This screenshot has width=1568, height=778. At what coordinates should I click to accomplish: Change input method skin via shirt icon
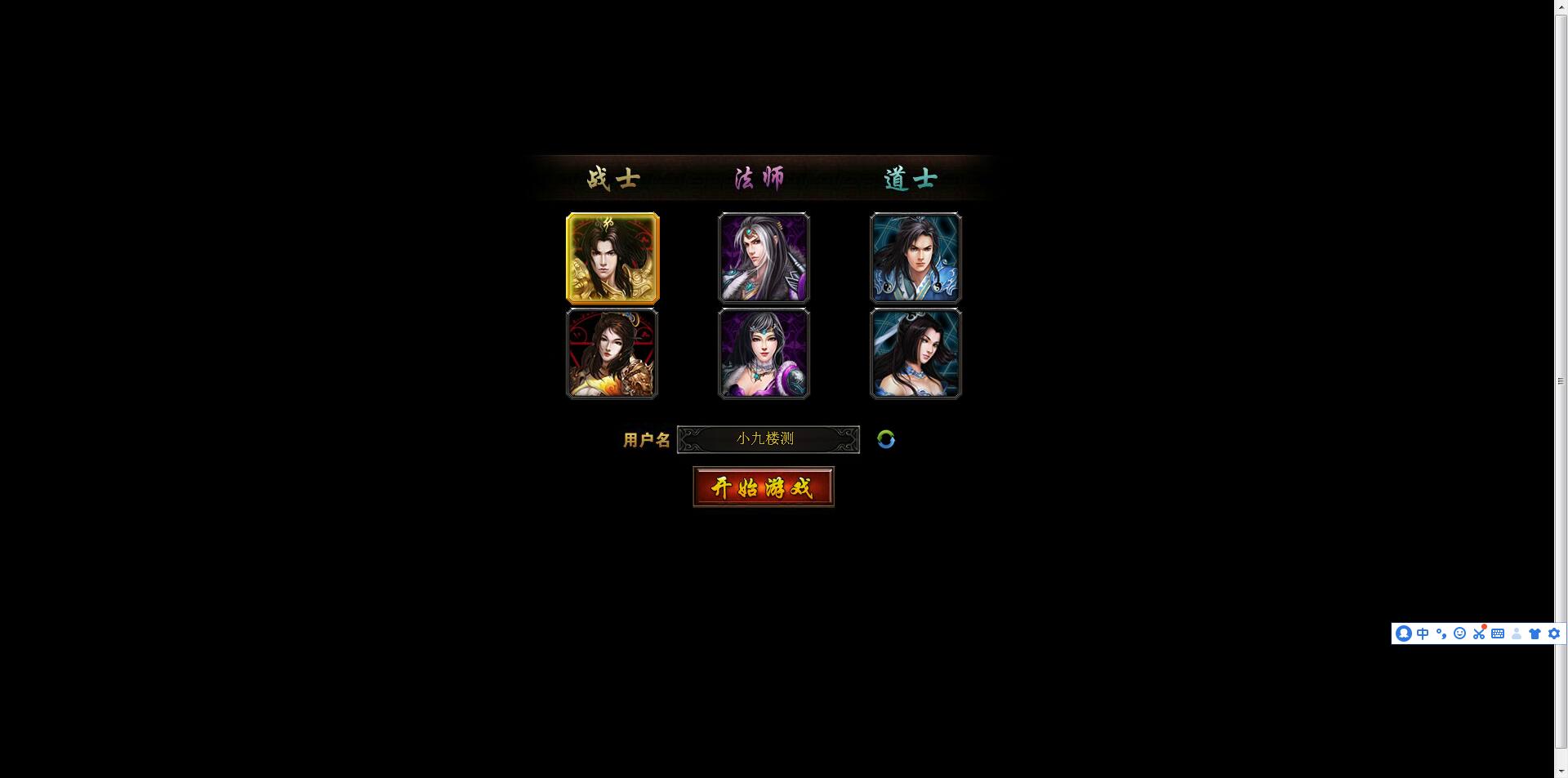(x=1535, y=634)
